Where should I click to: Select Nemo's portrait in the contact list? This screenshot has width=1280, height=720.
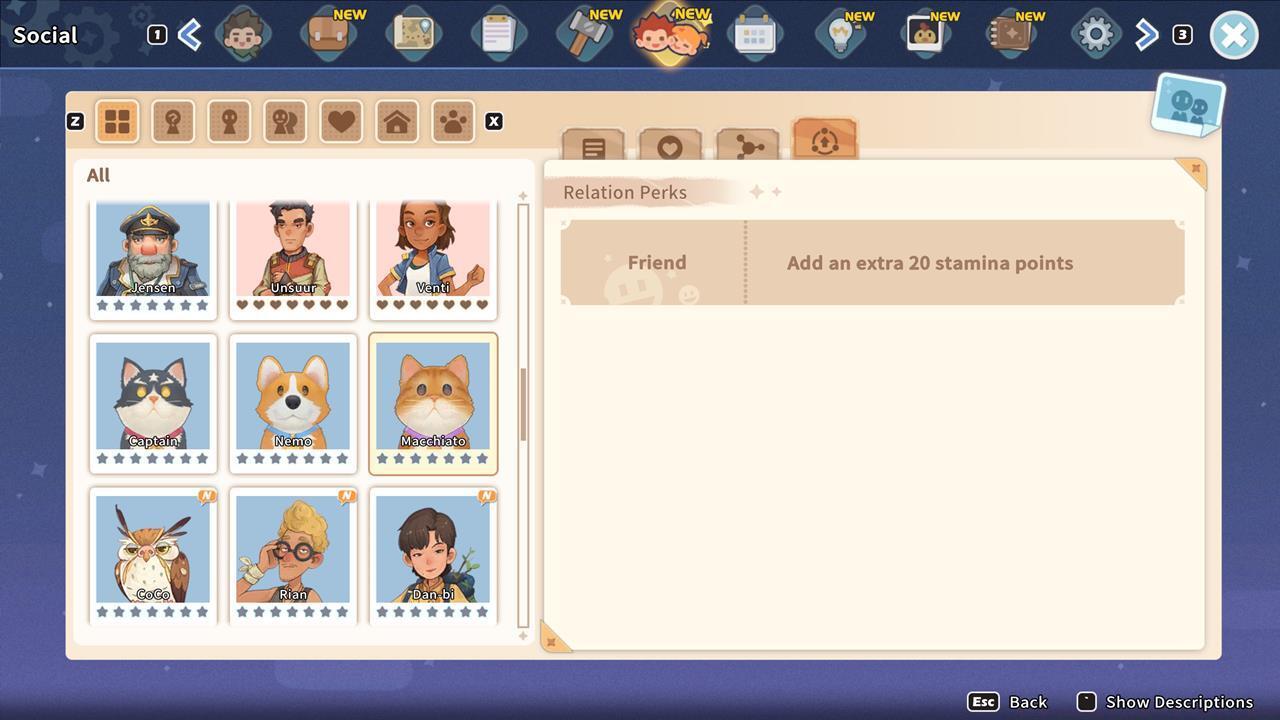tap(293, 400)
